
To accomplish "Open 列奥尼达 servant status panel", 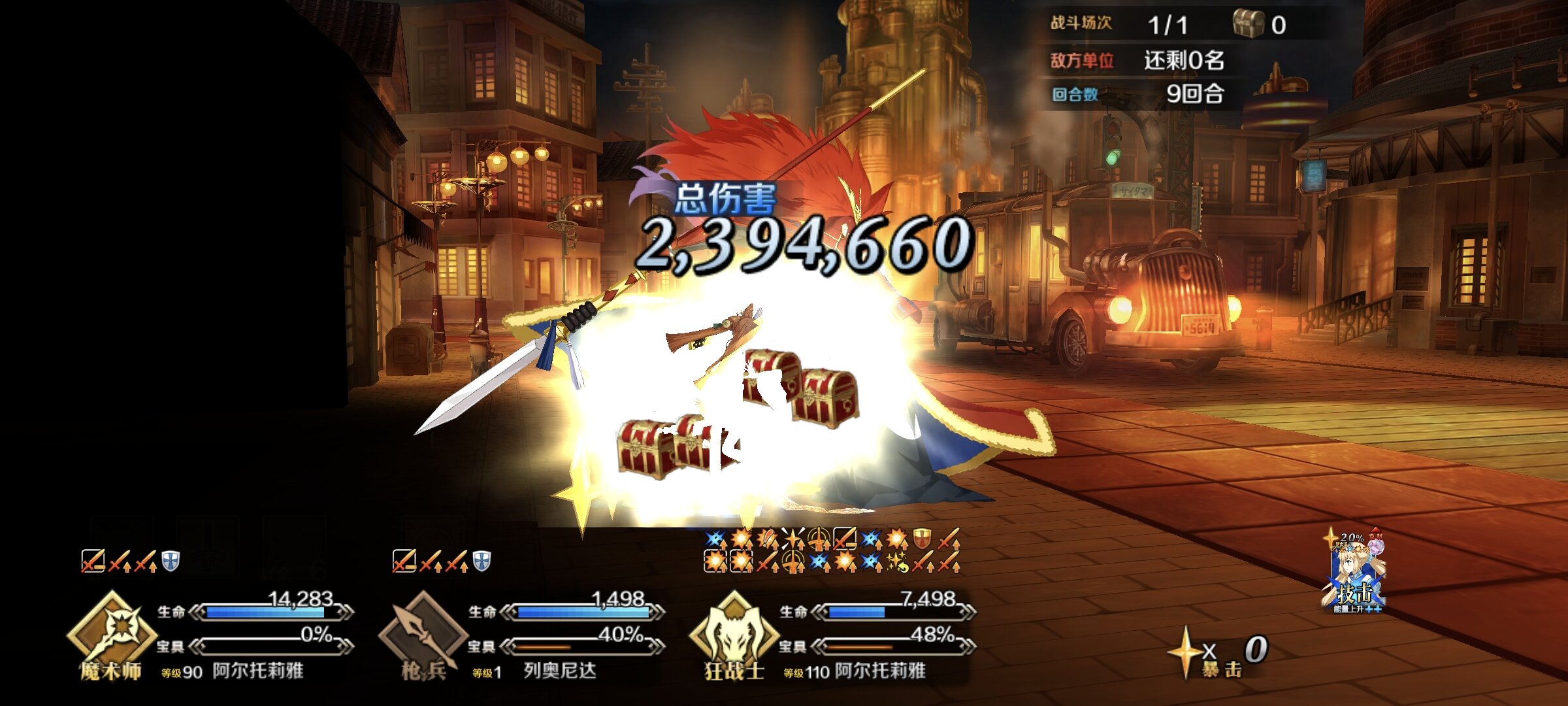I will pyautogui.click(x=559, y=671).
